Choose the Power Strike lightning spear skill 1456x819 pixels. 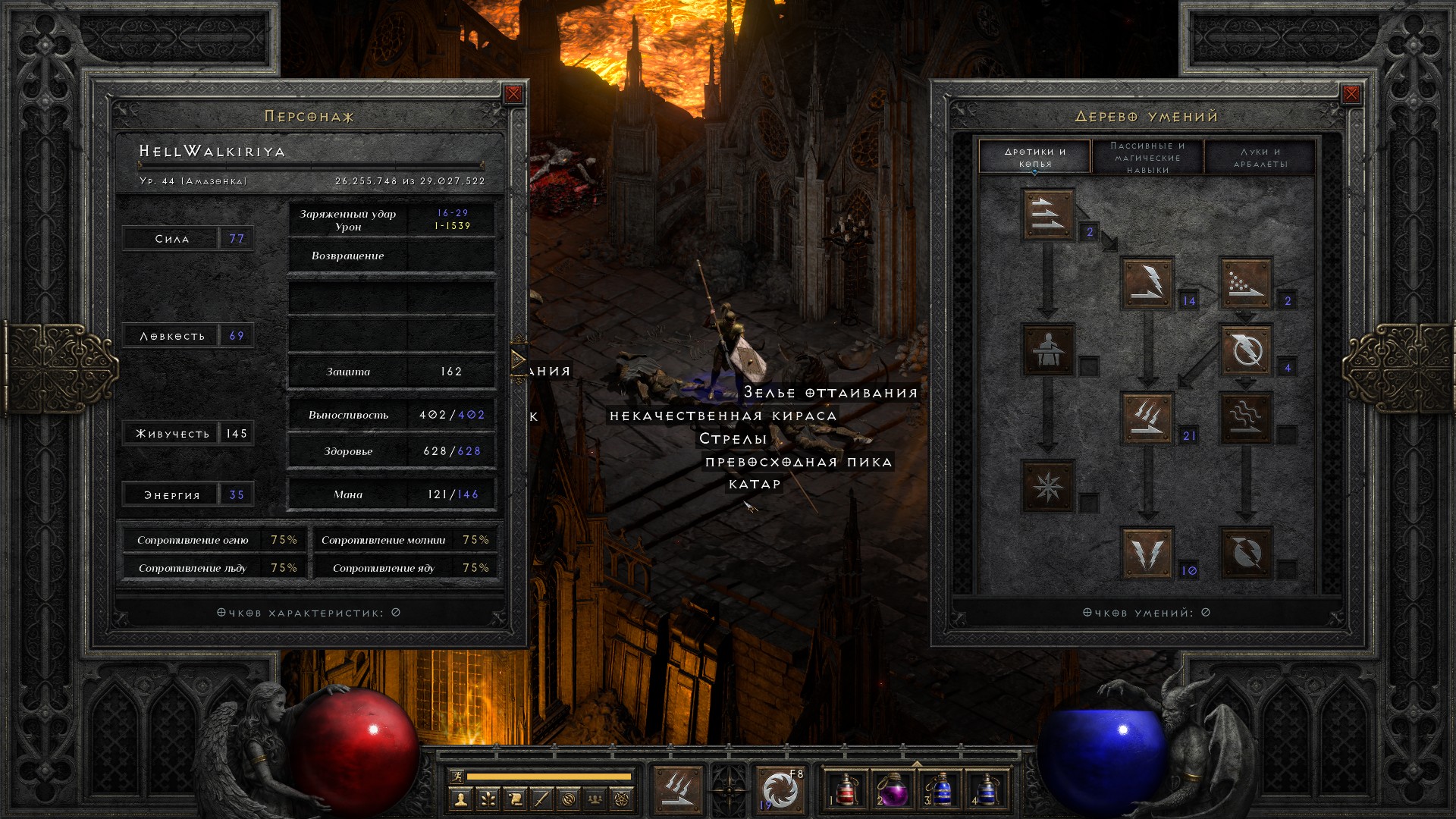1147,283
